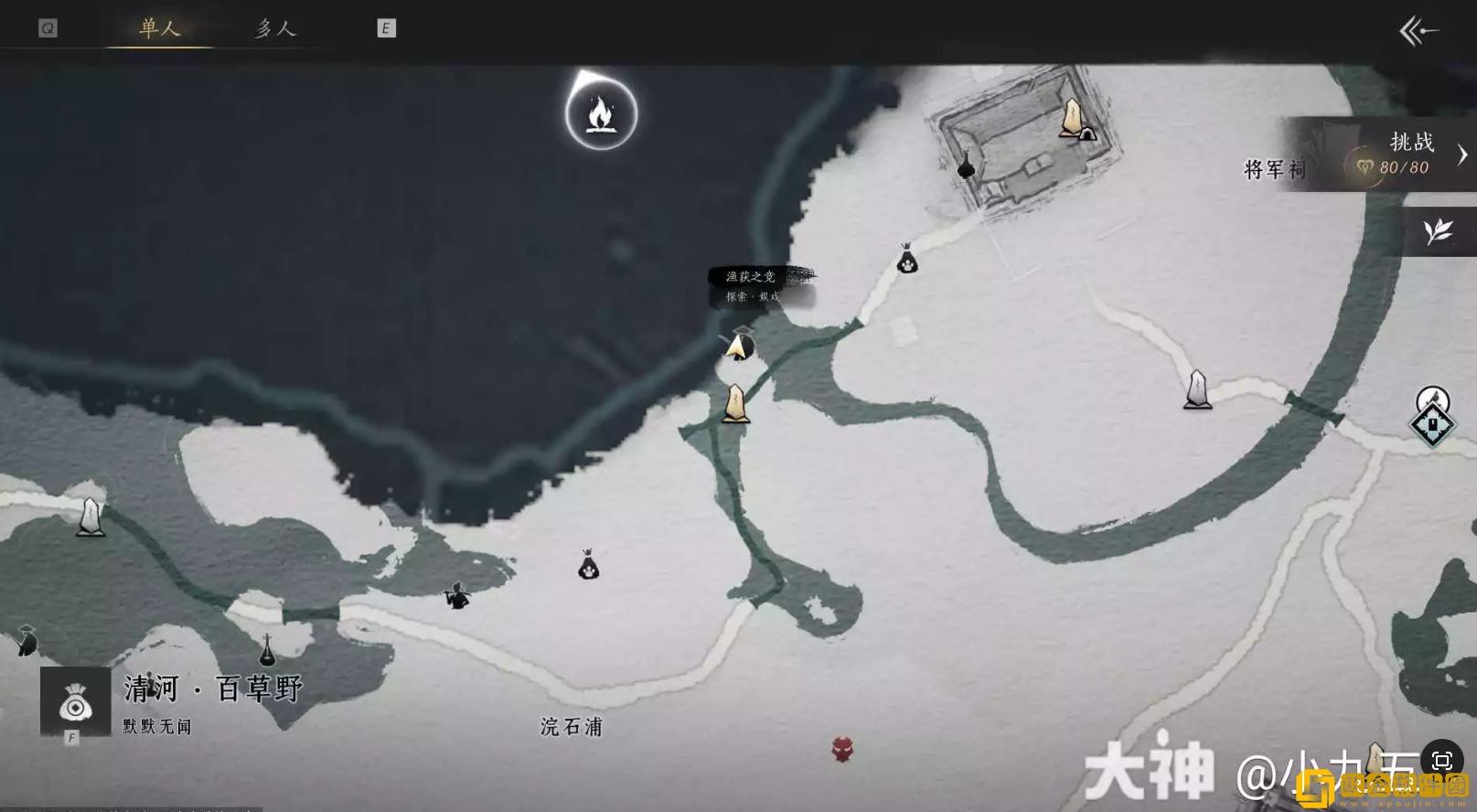The height and width of the screenshot is (812, 1477).
Task: Switch the mode toggle to 多人
Action: (274, 28)
